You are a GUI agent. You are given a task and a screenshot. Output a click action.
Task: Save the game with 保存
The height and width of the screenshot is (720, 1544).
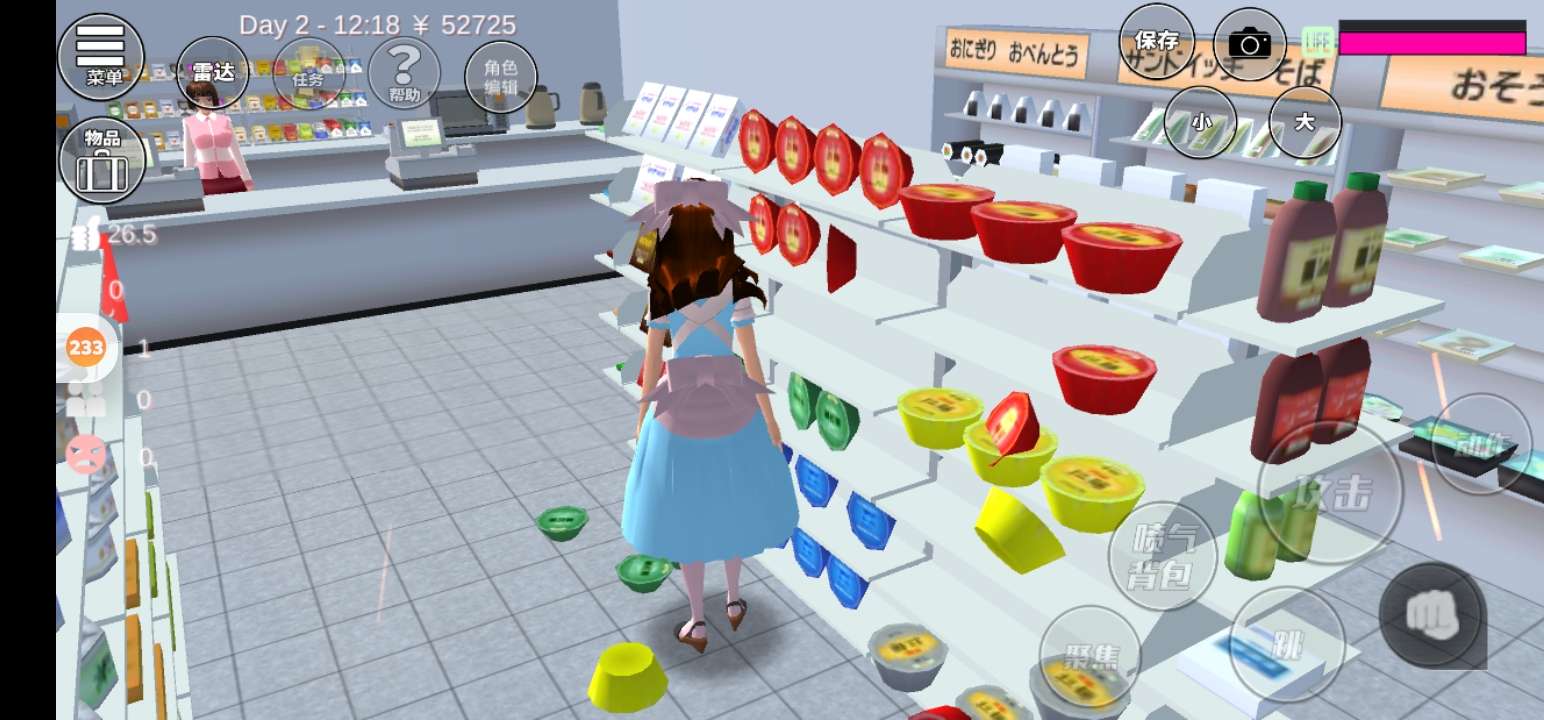tap(1157, 41)
